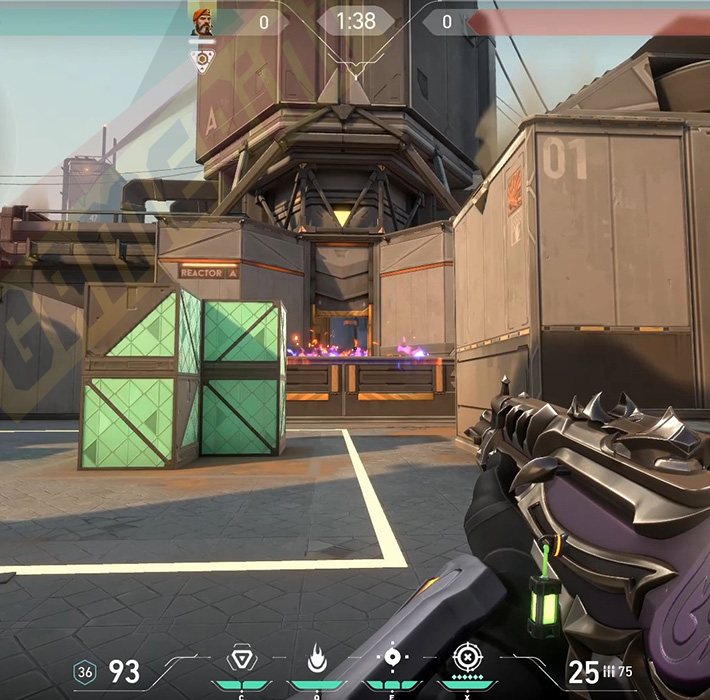Image resolution: width=710 pixels, height=700 pixels.
Task: Activate Brimstone's Stim Beacon ability
Action: pyautogui.click(x=240, y=658)
